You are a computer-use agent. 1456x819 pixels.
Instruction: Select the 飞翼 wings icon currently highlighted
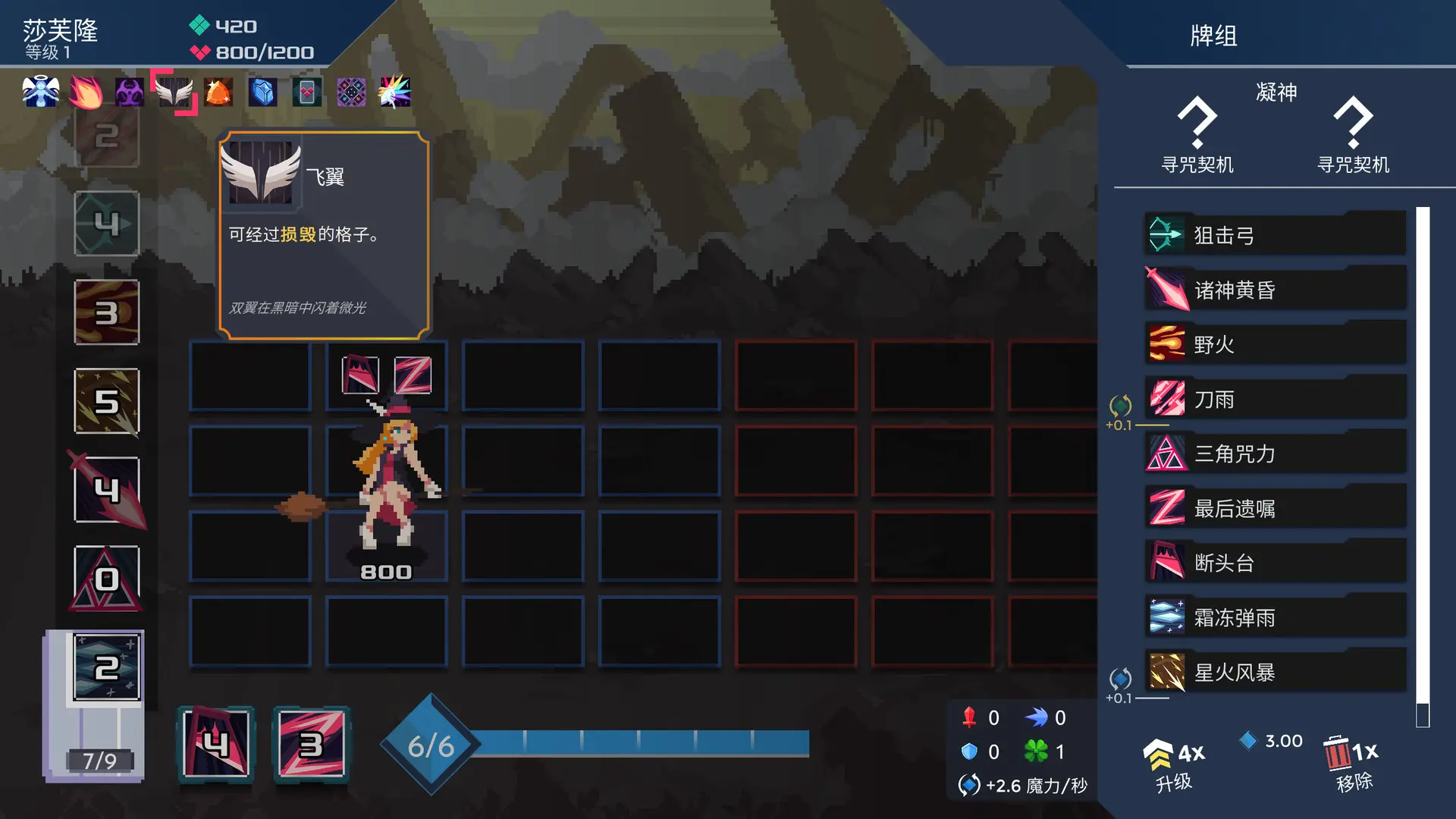tap(174, 91)
